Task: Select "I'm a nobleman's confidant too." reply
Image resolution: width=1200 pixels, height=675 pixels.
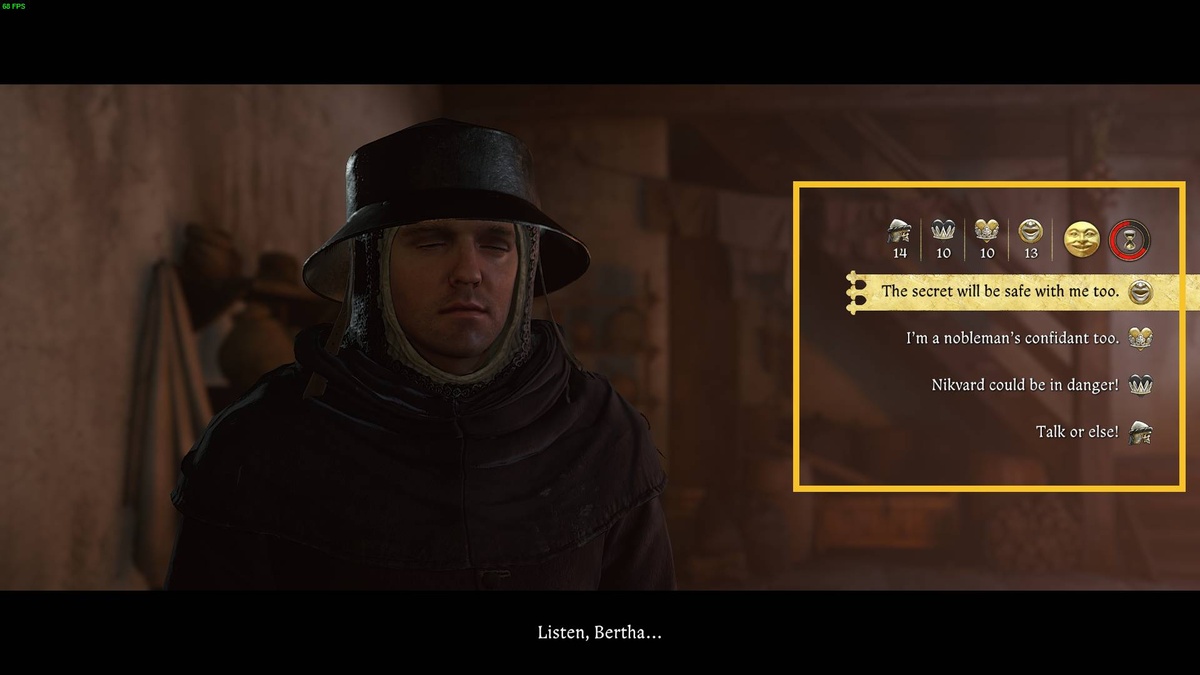Action: [x=1012, y=338]
